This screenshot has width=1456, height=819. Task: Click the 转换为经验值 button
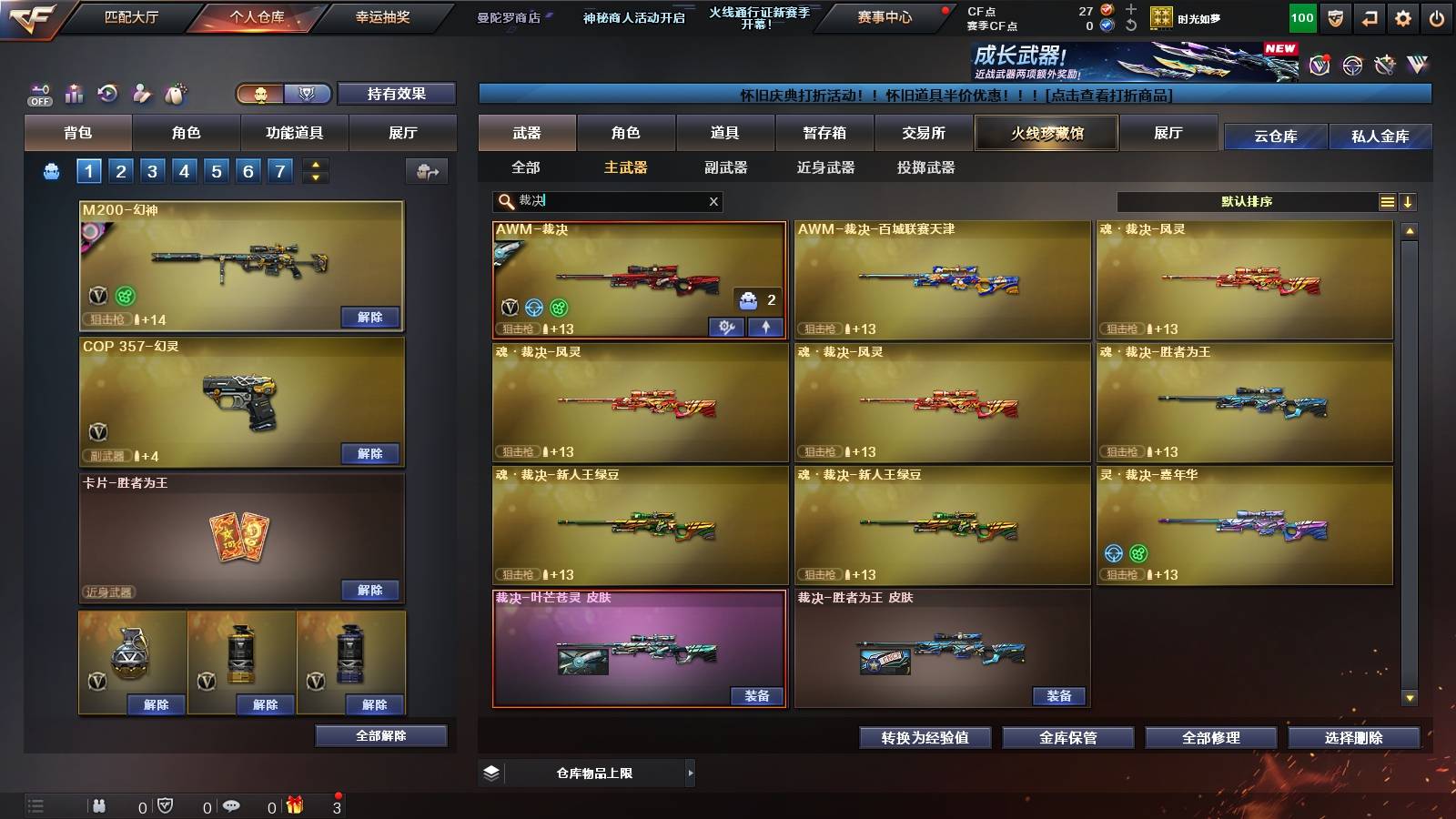coord(925,738)
